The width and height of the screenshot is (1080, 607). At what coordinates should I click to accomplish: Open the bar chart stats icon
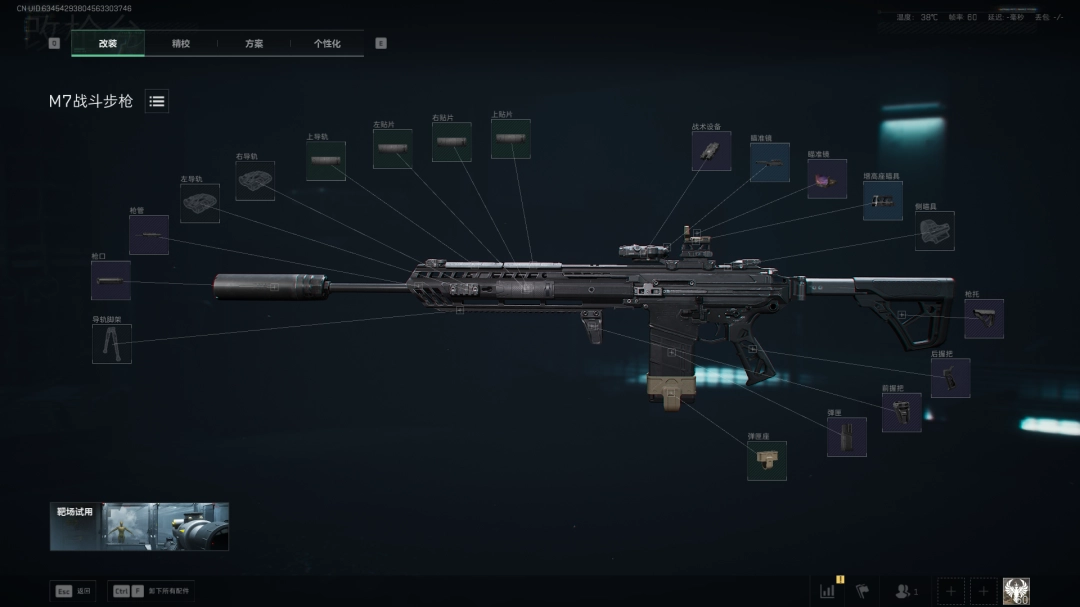click(828, 591)
